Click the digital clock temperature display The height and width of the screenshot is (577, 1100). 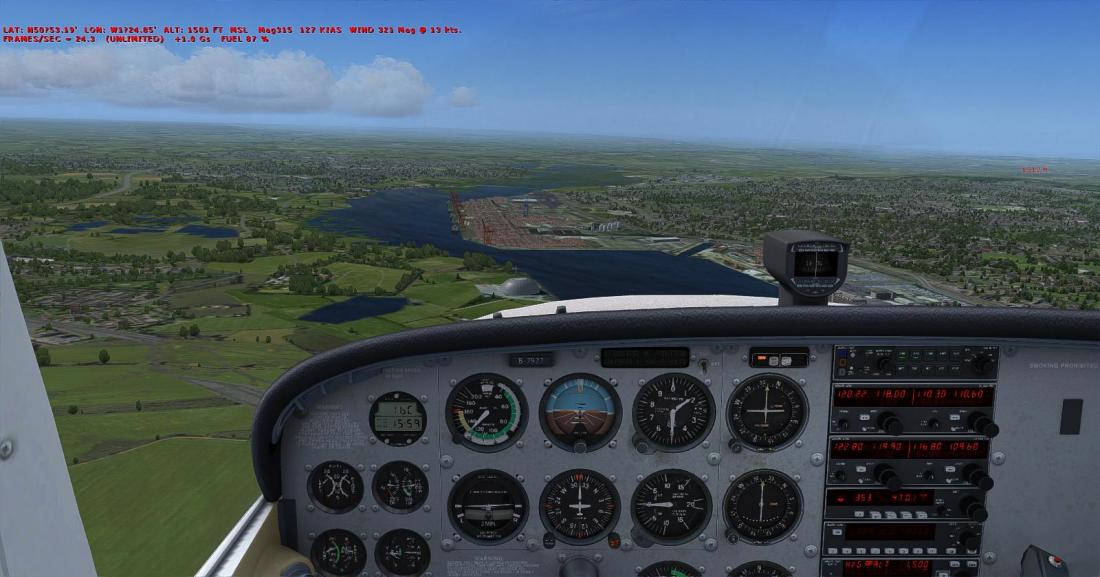coord(397,410)
